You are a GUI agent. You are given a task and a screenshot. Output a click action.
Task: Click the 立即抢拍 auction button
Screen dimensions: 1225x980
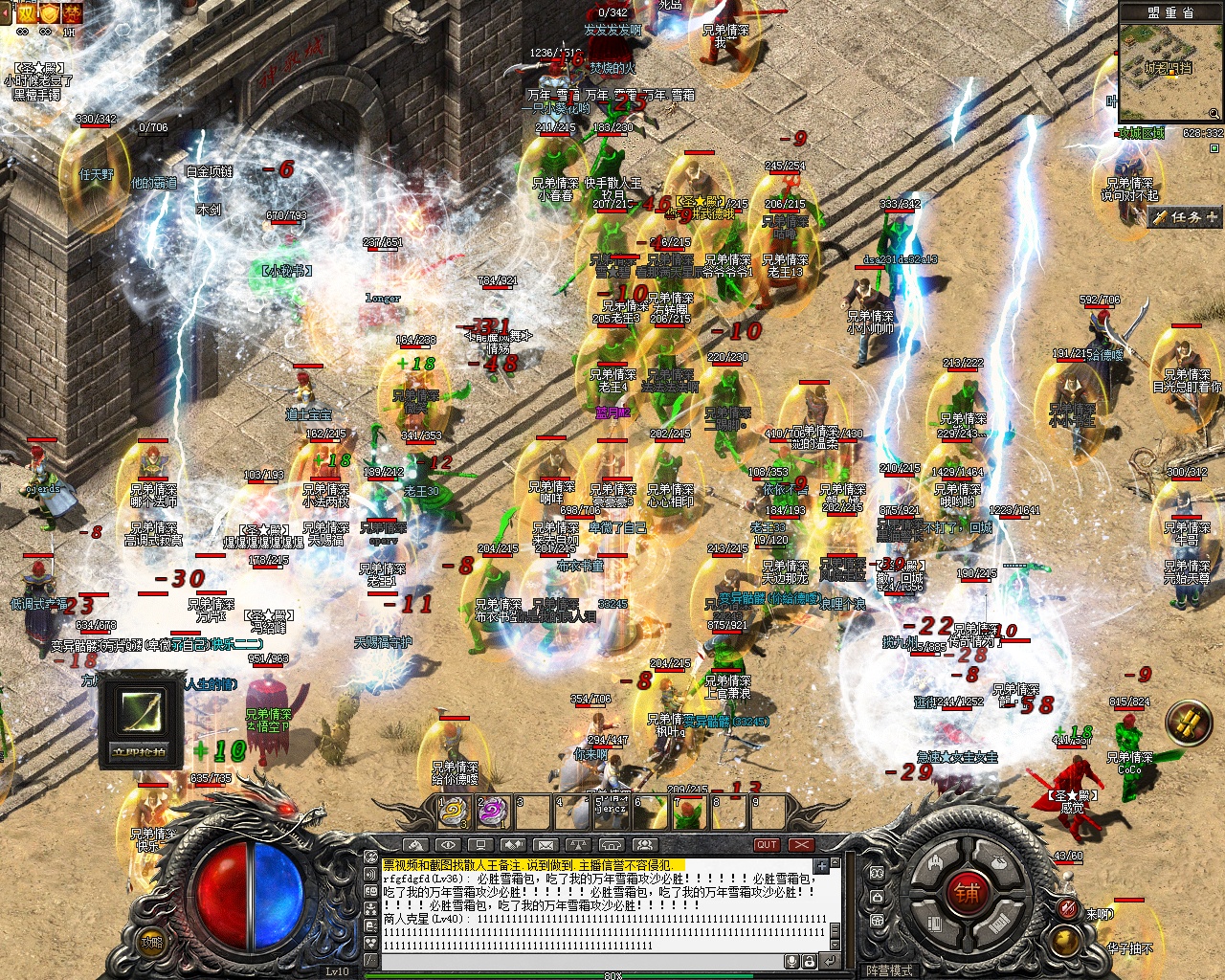coord(140,751)
